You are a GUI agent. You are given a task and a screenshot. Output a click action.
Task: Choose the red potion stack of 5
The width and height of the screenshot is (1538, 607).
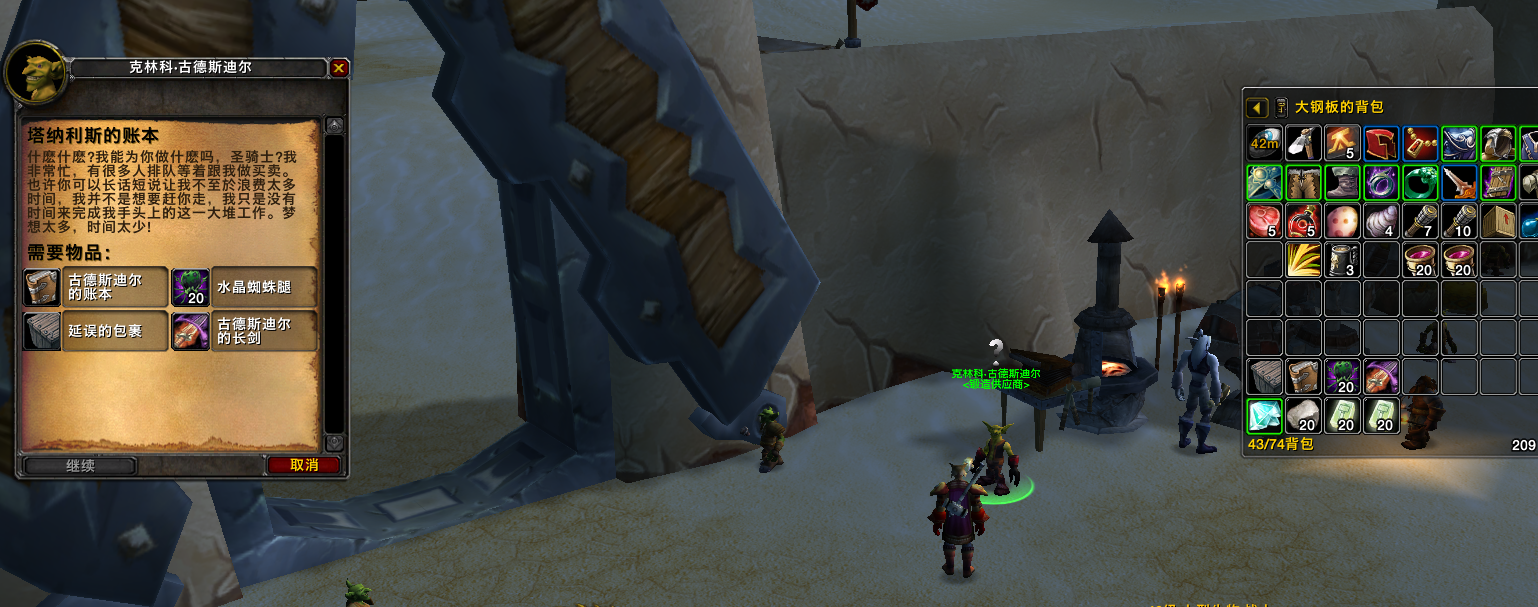[1303, 222]
